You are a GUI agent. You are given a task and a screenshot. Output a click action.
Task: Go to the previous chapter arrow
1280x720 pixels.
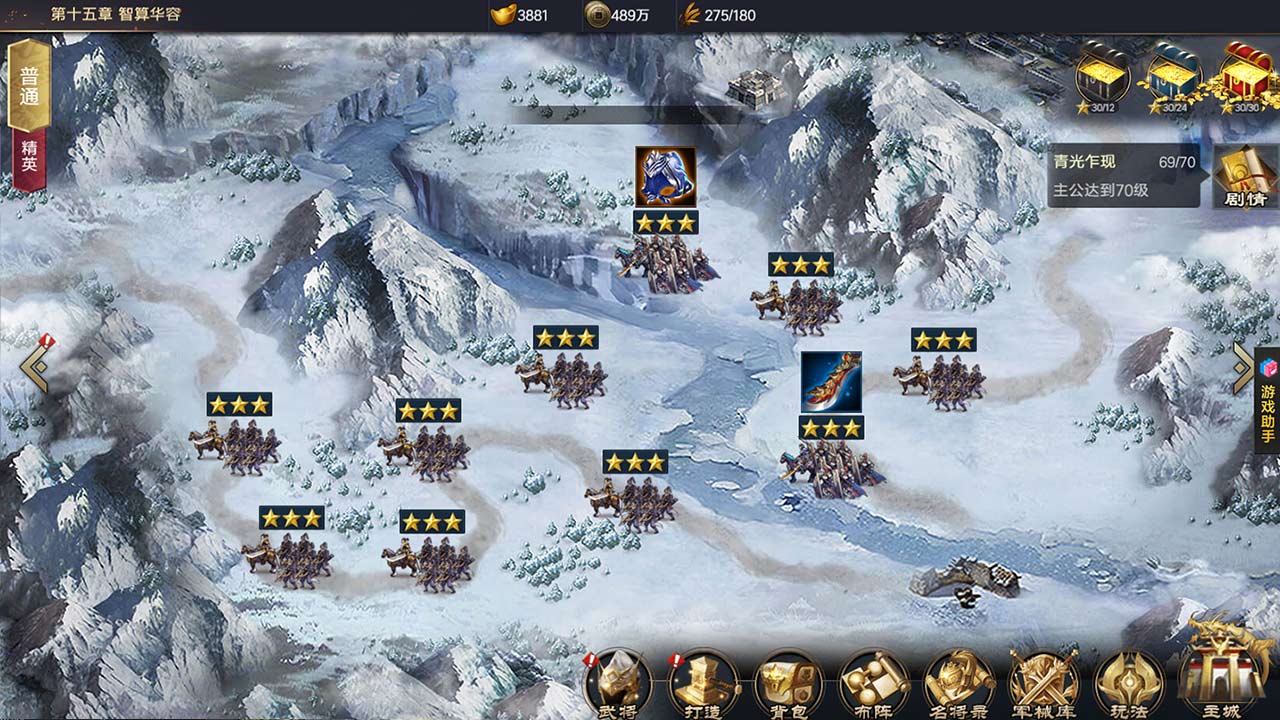click(35, 366)
